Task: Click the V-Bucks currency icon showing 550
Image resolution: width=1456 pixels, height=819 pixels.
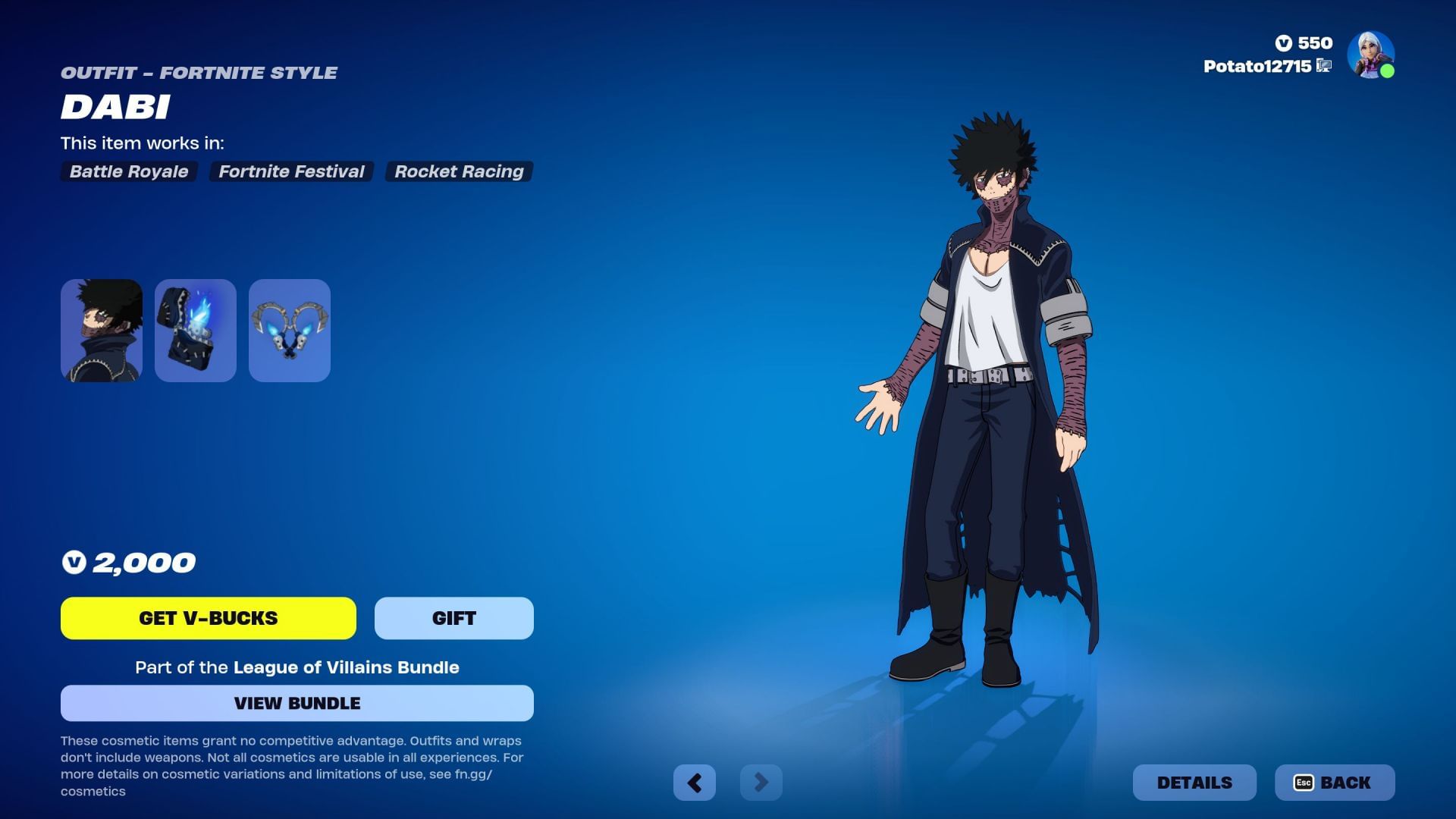Action: click(x=1285, y=43)
